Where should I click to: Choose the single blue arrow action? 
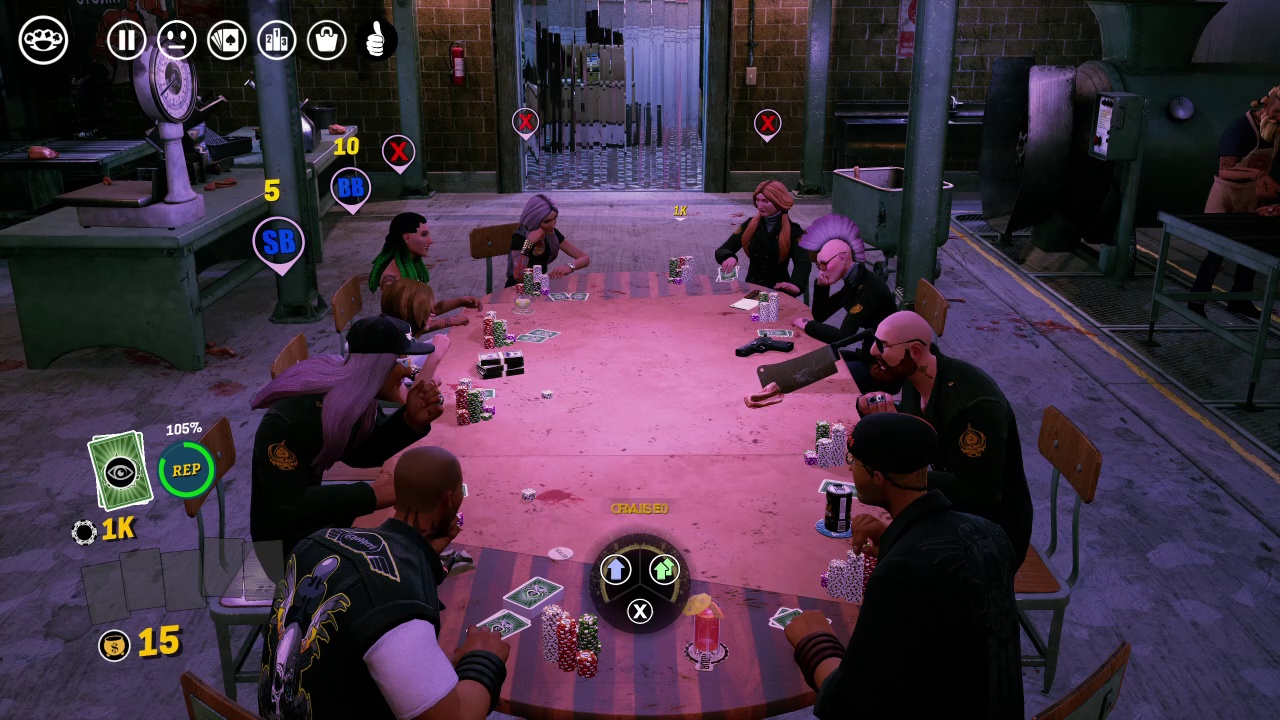[x=615, y=570]
